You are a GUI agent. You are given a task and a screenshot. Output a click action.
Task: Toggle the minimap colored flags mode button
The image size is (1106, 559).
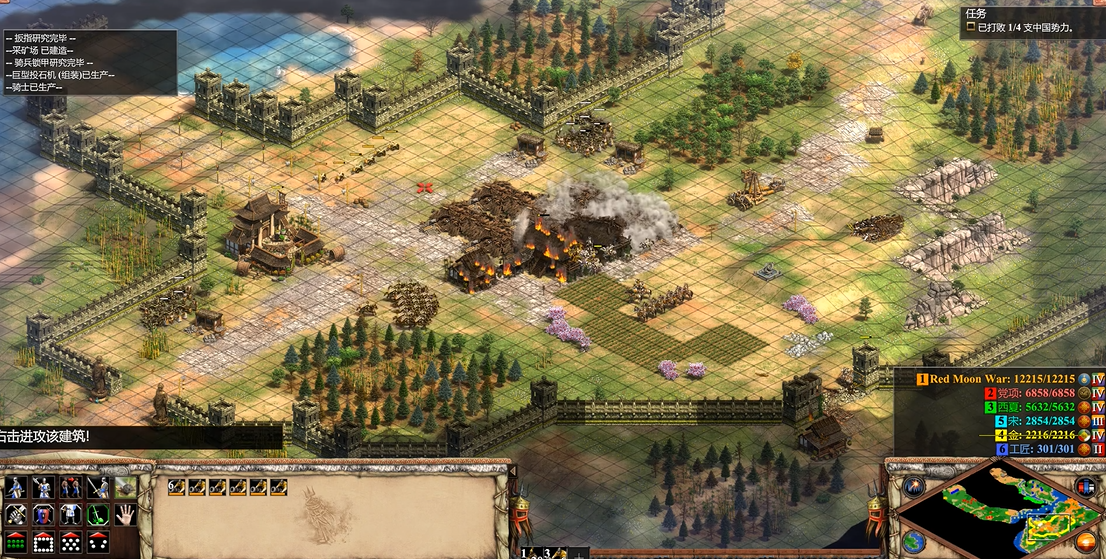point(1085,487)
